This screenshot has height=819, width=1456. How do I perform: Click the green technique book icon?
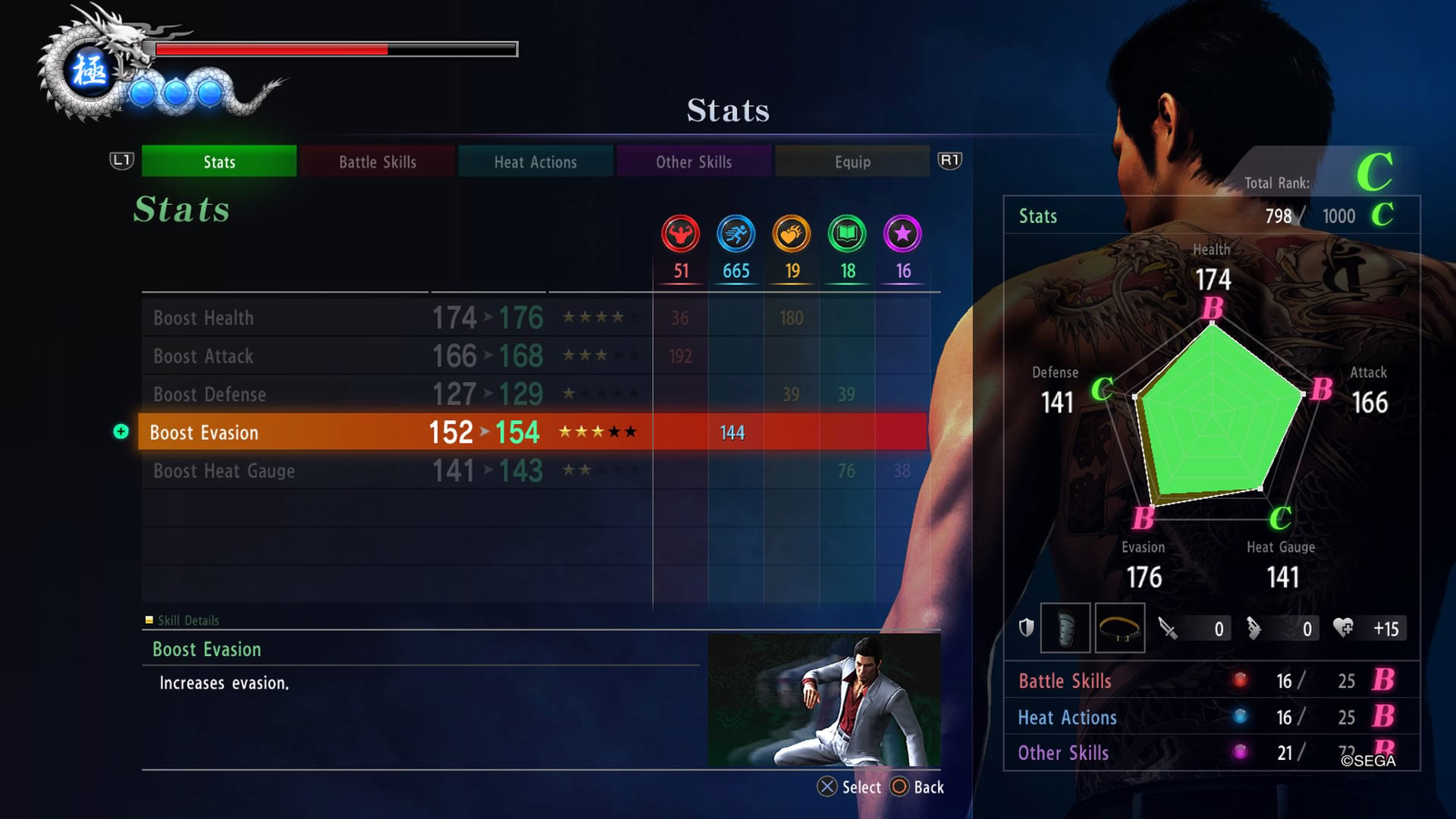tap(847, 234)
